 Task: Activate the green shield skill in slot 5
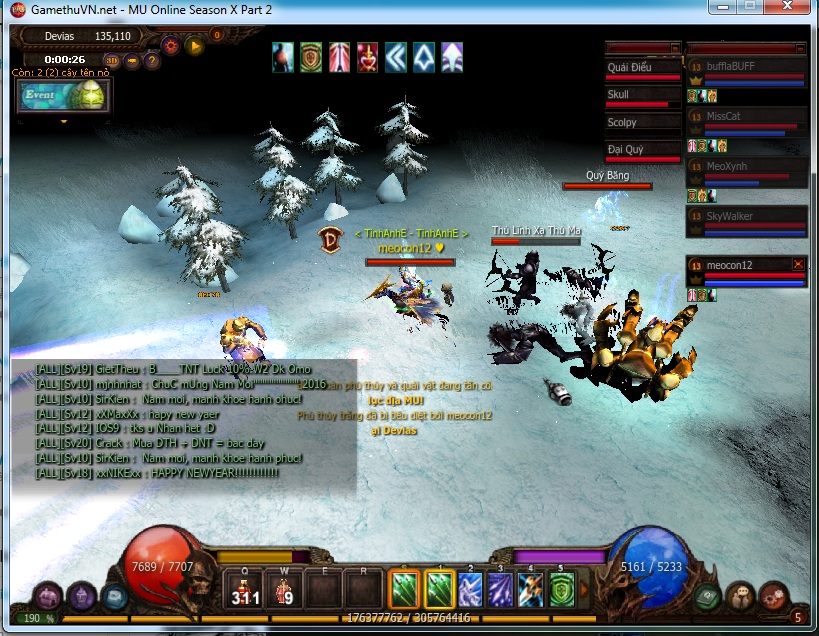click(x=562, y=588)
